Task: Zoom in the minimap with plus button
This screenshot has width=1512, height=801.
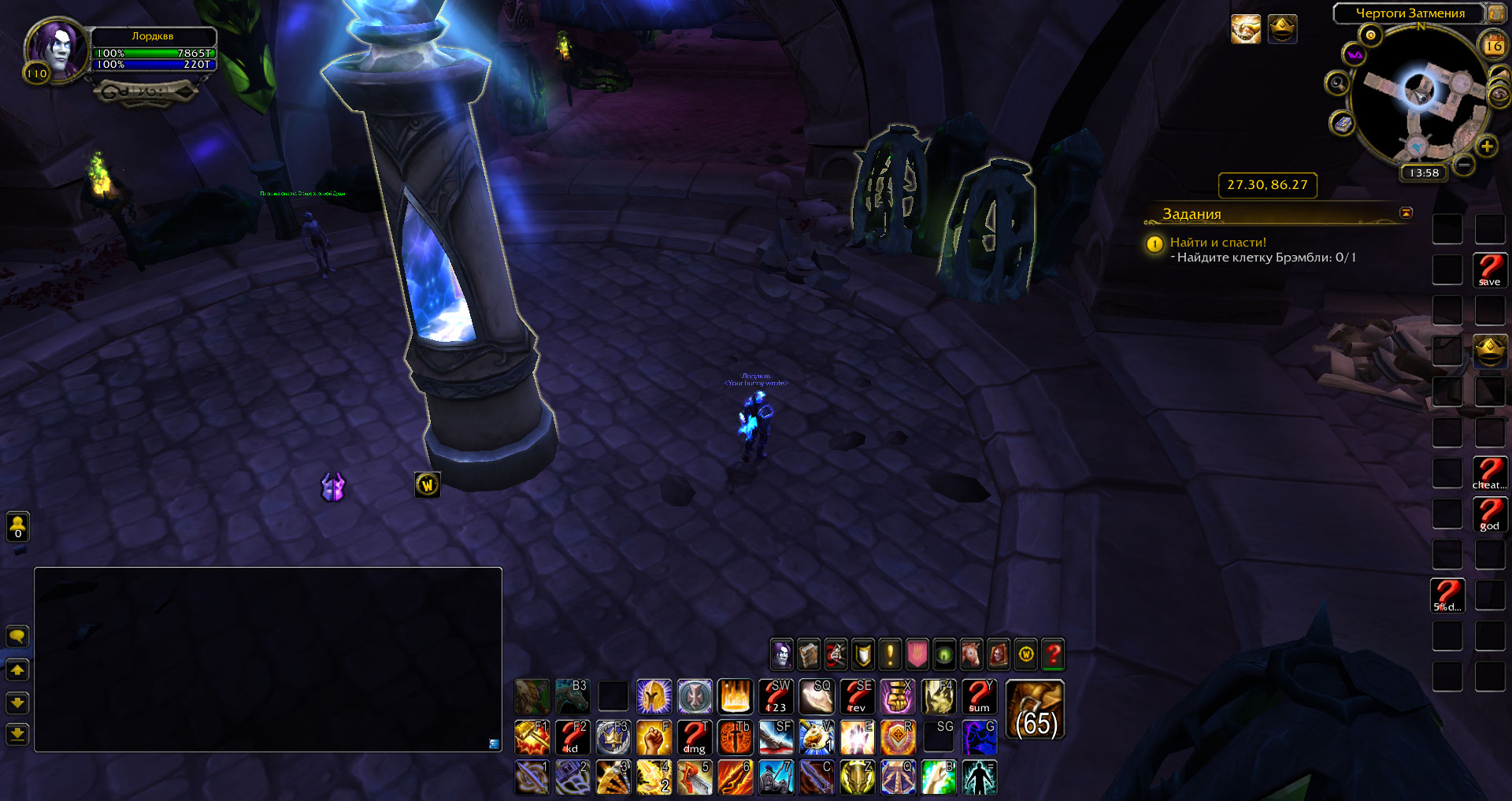Action: tap(1486, 146)
